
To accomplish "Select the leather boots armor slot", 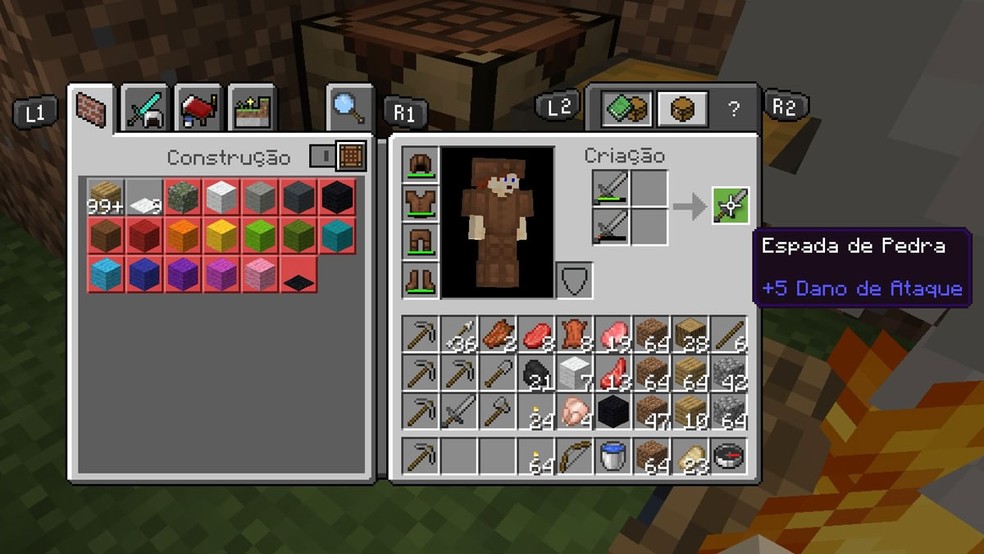I will click(x=419, y=279).
